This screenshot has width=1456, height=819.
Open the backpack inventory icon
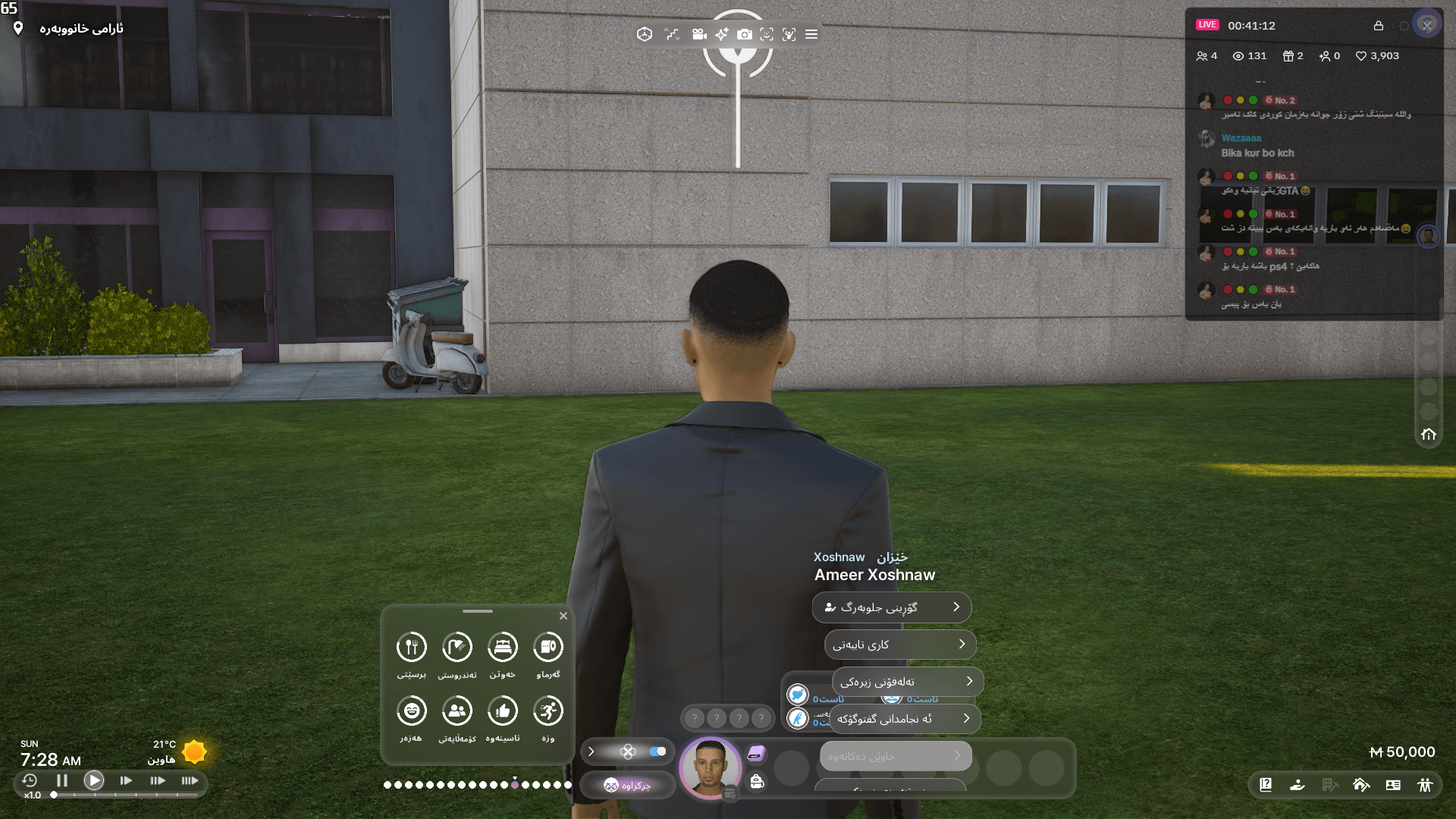pos(755,781)
